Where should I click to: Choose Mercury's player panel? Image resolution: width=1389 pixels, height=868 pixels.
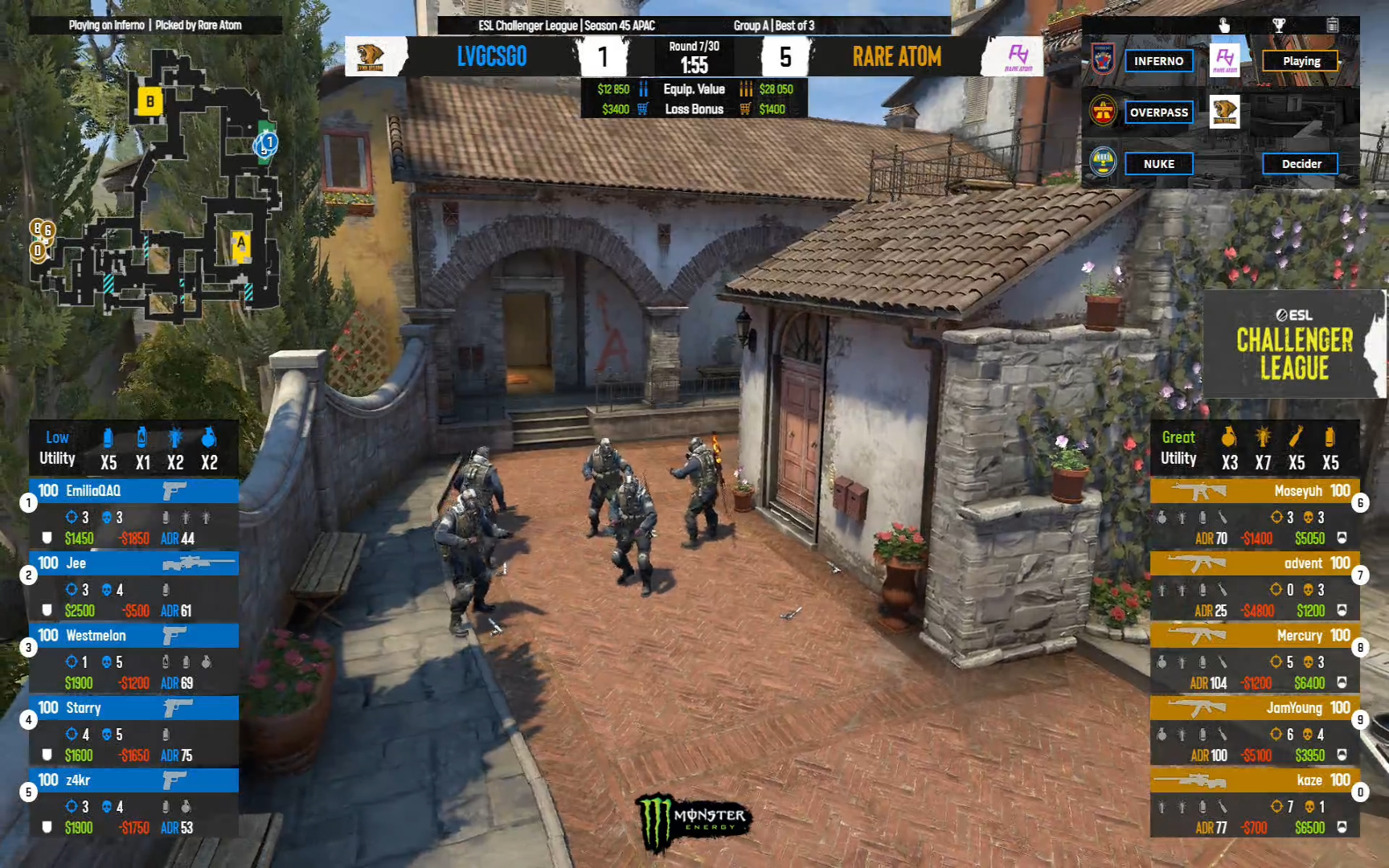point(1254,636)
